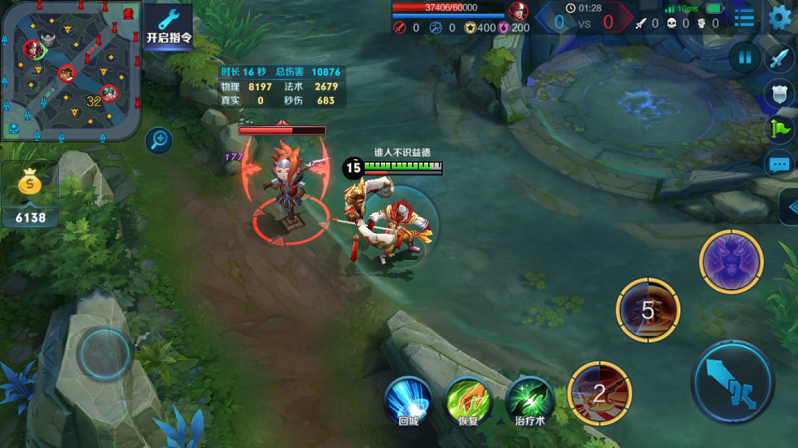The width and height of the screenshot is (798, 448).
Task: Cast the 治疗术 heal spell
Action: click(529, 400)
